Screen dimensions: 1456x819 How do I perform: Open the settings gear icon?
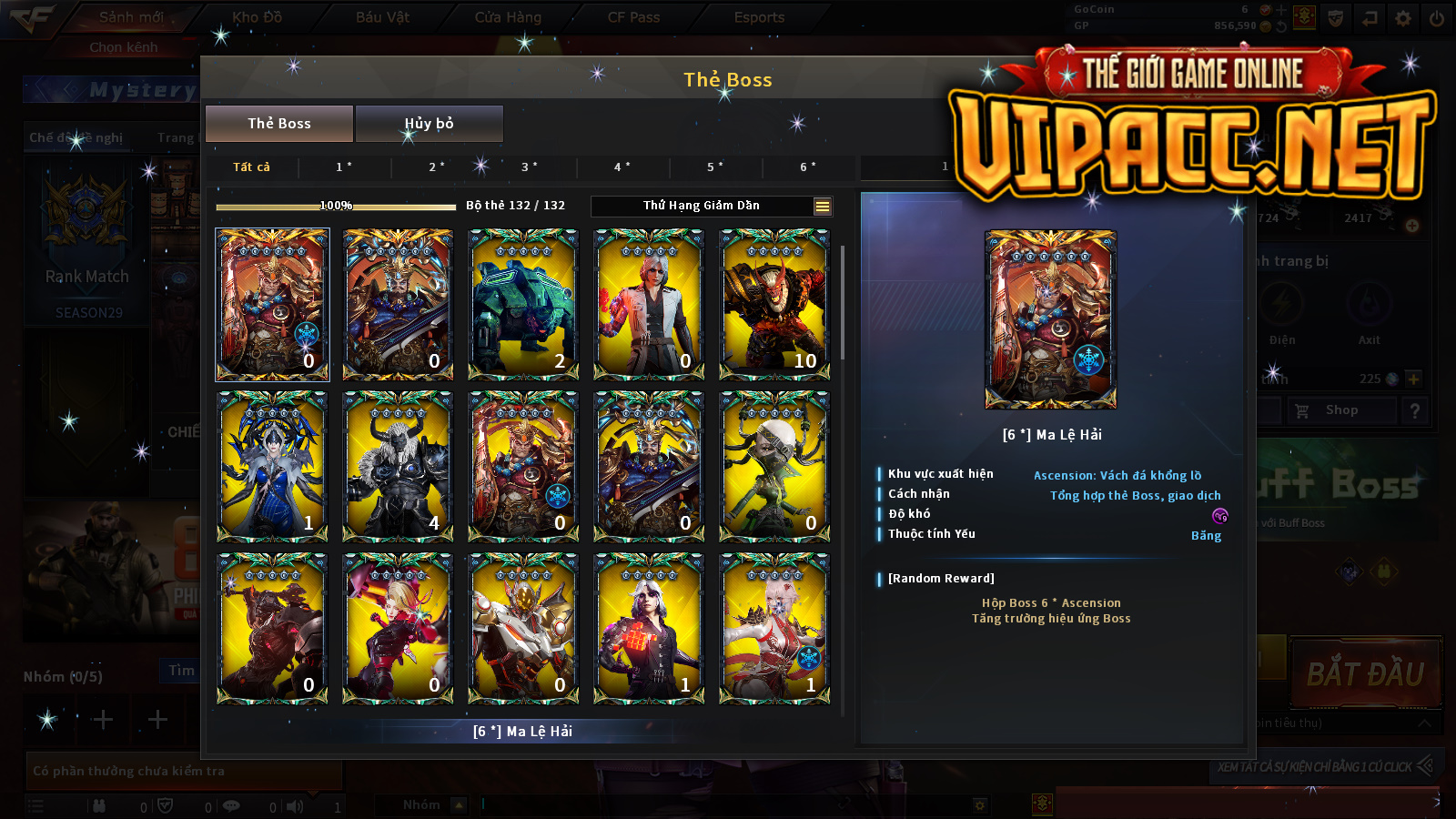point(1403,18)
